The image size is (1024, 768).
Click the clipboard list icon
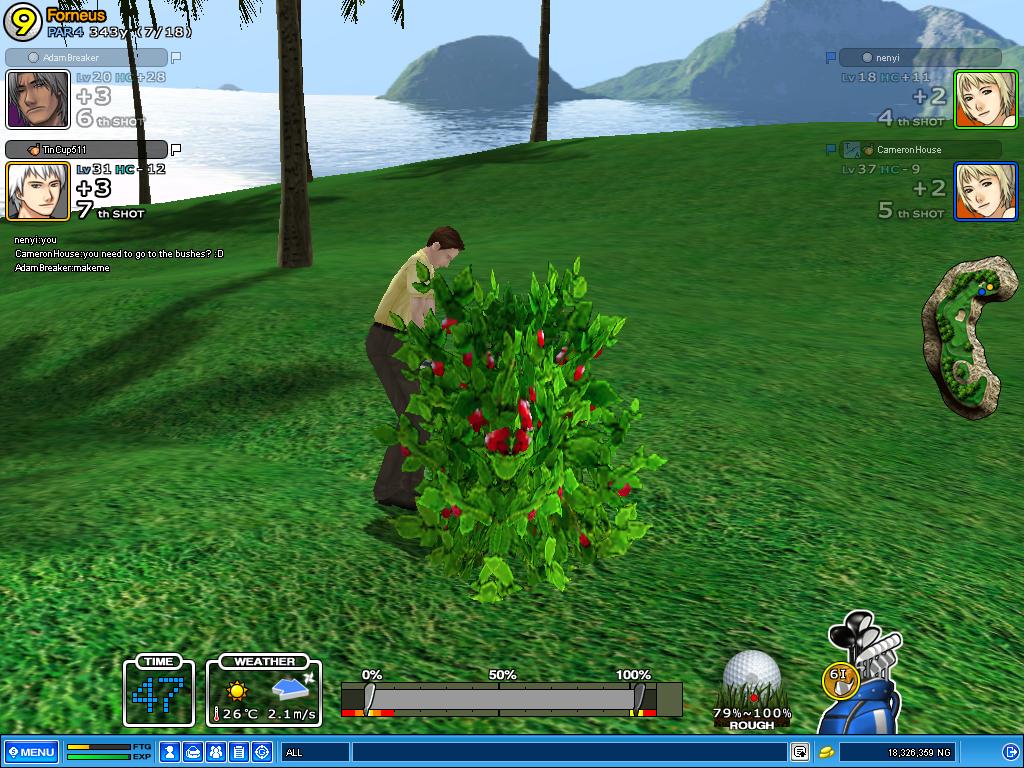click(239, 752)
